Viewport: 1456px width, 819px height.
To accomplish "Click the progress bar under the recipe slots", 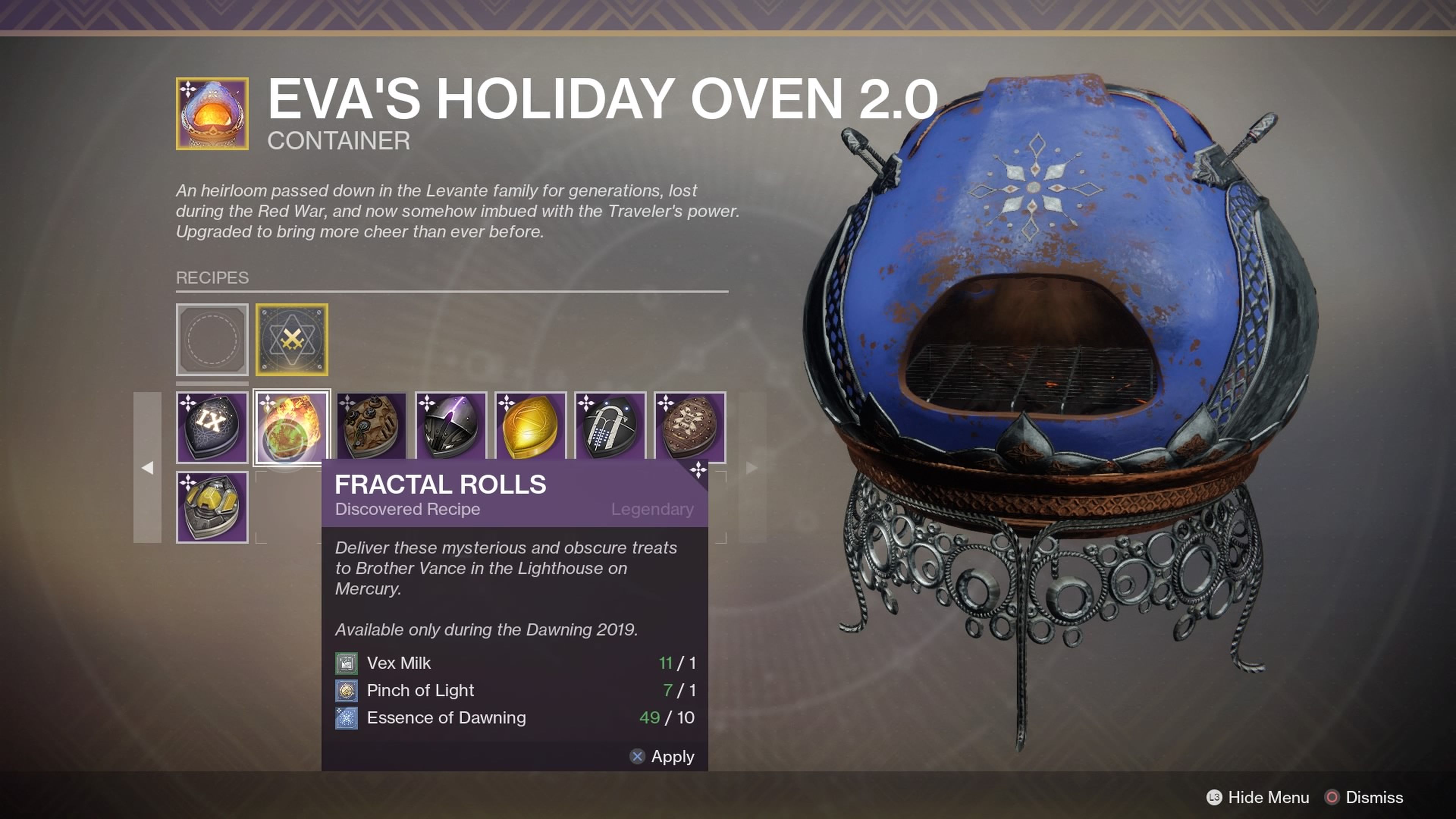I will (212, 383).
